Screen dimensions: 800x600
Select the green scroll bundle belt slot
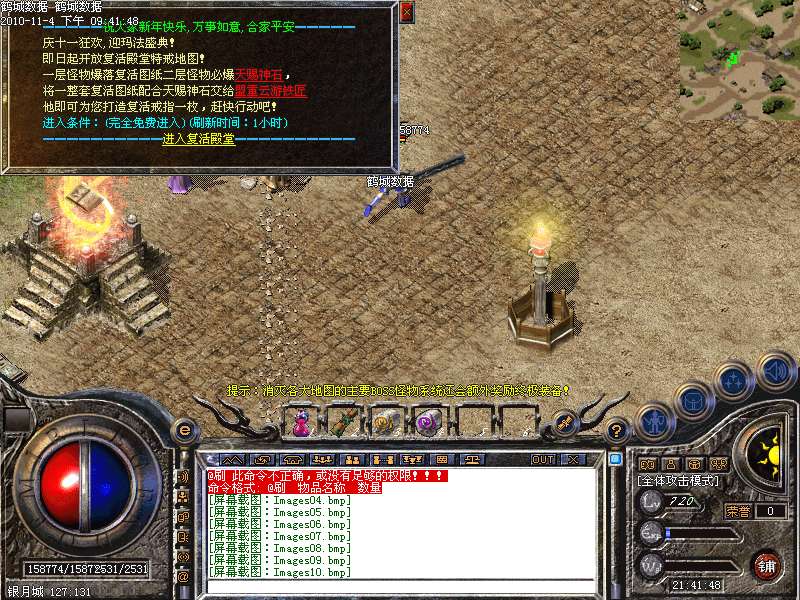(x=341, y=423)
